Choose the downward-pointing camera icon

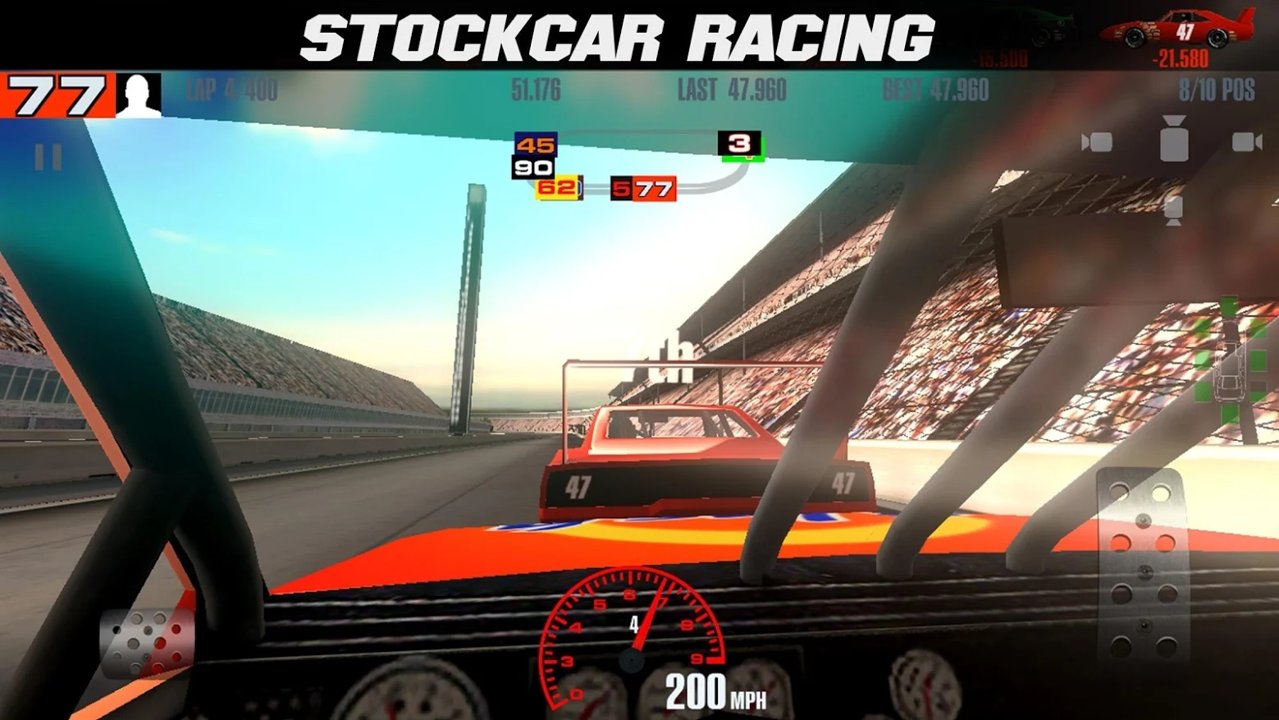point(1174,207)
